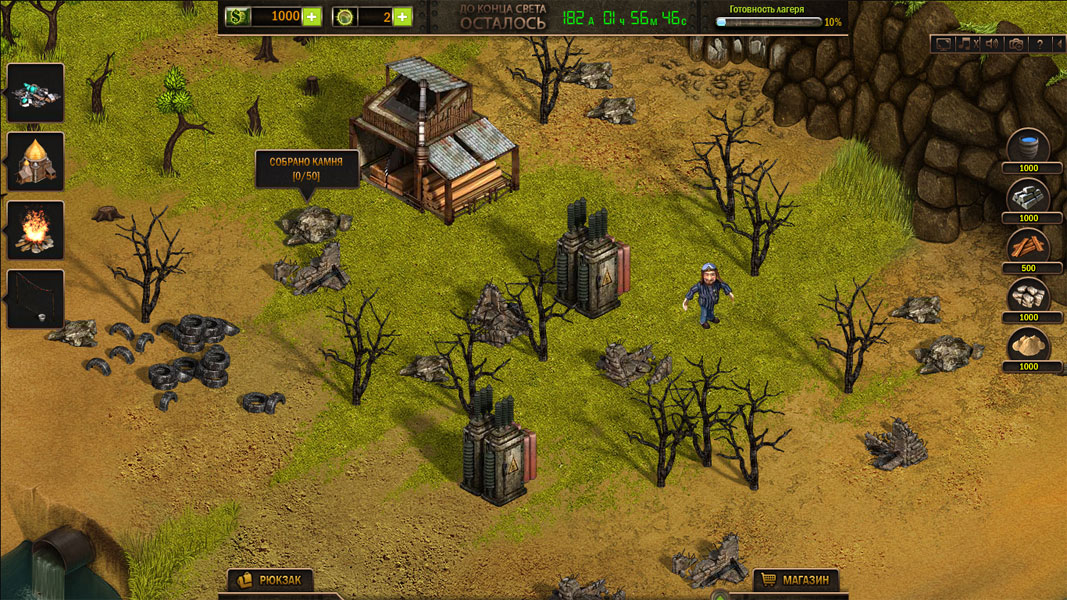
Task: Select the scrap machinery build icon
Action: point(36,93)
